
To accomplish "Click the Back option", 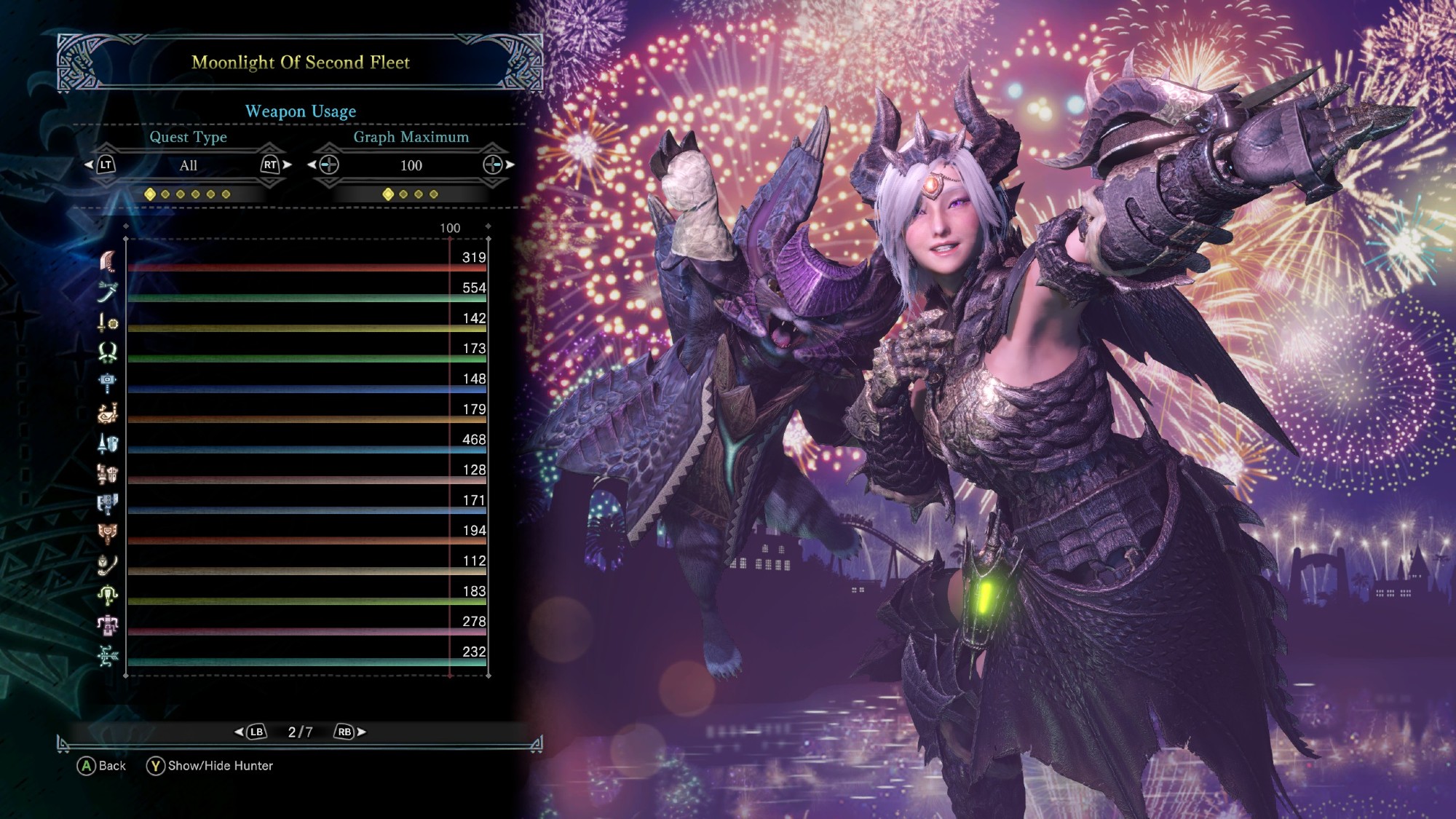I will point(102,766).
